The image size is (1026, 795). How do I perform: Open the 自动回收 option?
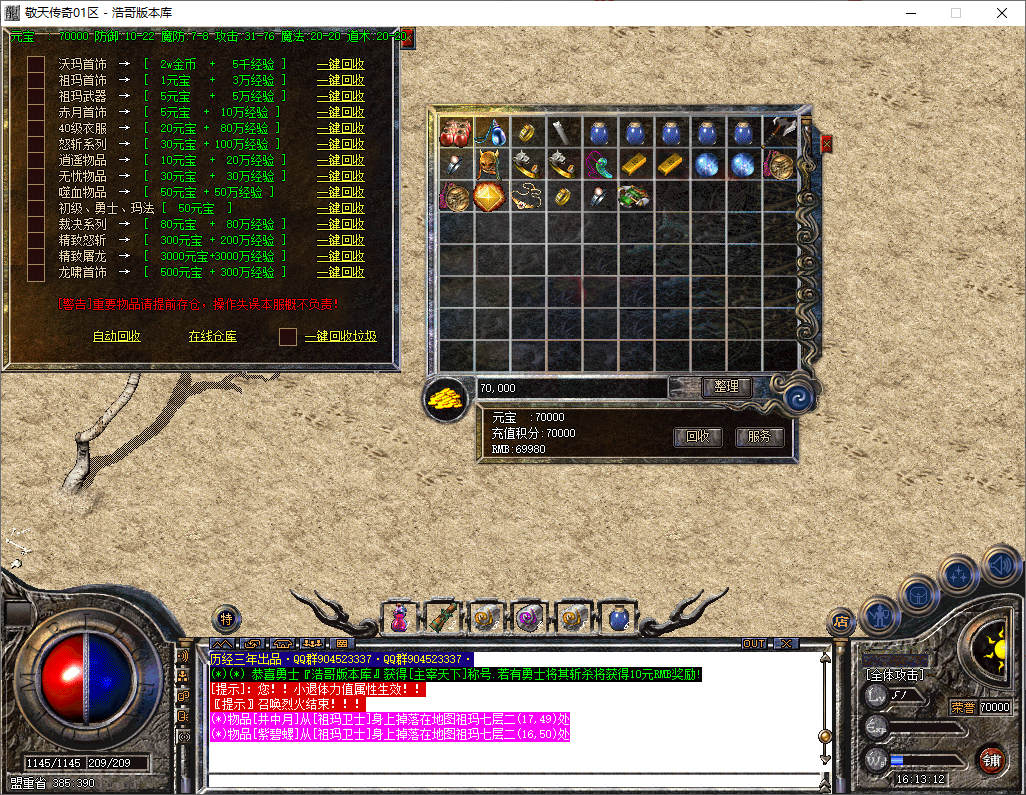[117, 336]
